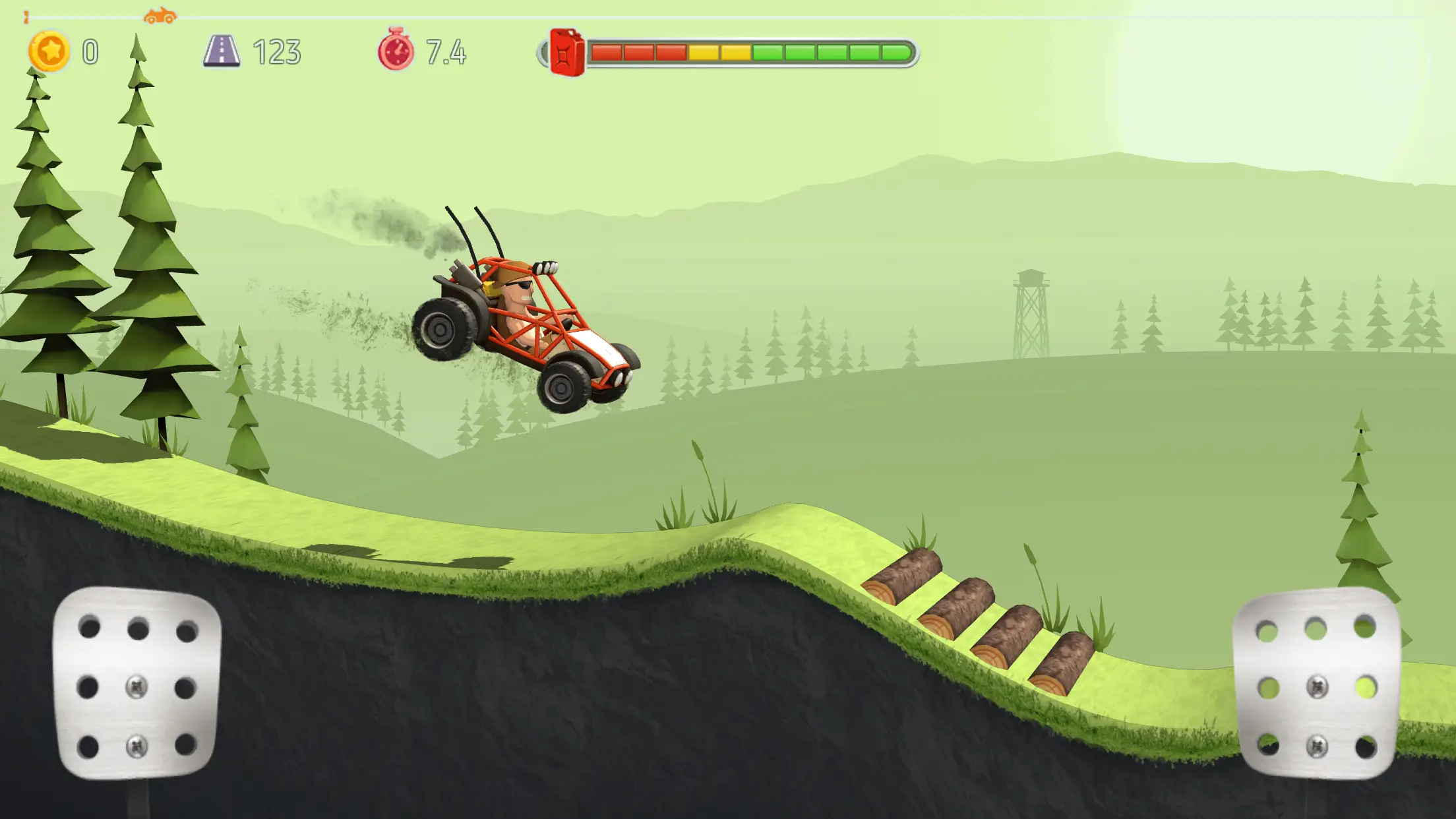The width and height of the screenshot is (1456, 819).
Task: Click the coin counter showing 0
Action: pos(91,50)
